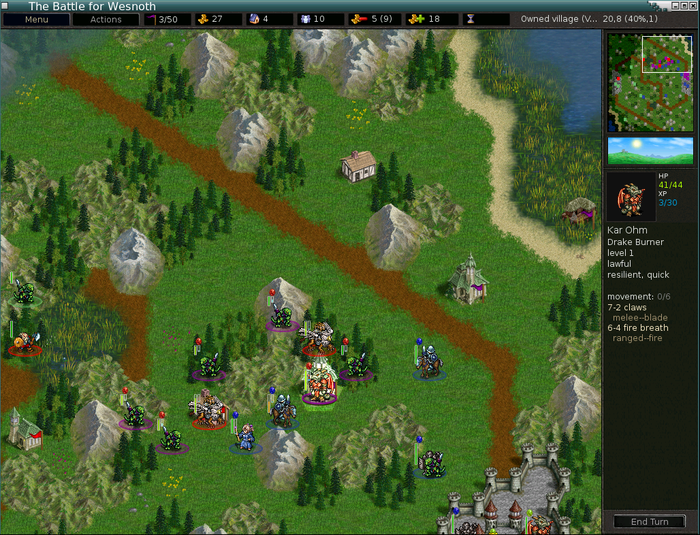Viewport: 700px width, 535px height.
Task: Open the Menu button in the top bar
Action: click(x=35, y=19)
